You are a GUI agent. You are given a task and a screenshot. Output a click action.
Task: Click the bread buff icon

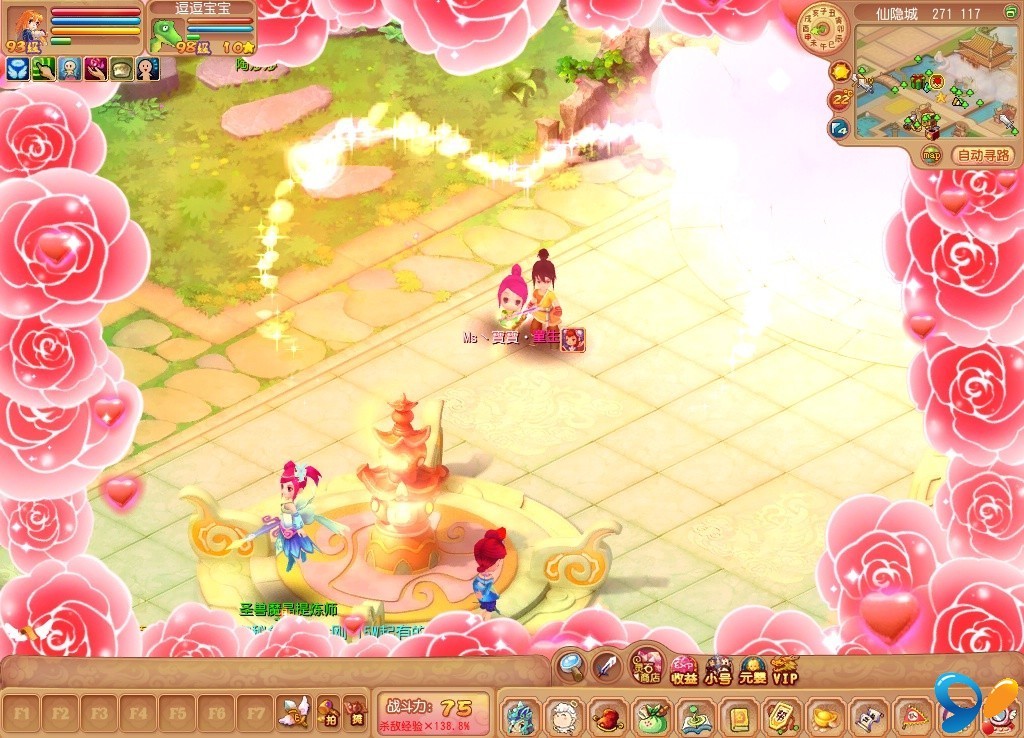tap(121, 68)
